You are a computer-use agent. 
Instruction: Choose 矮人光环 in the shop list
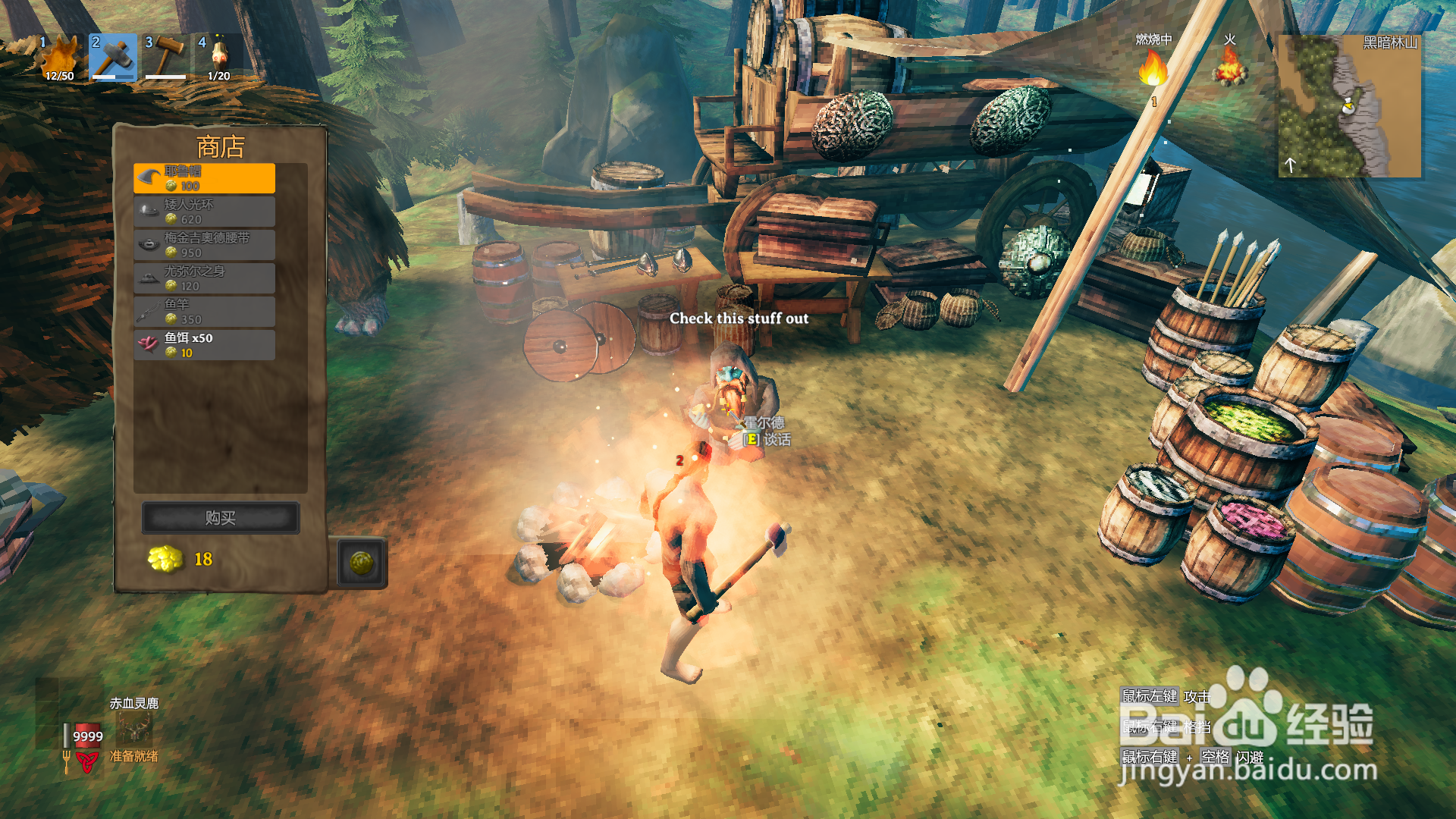point(204,212)
